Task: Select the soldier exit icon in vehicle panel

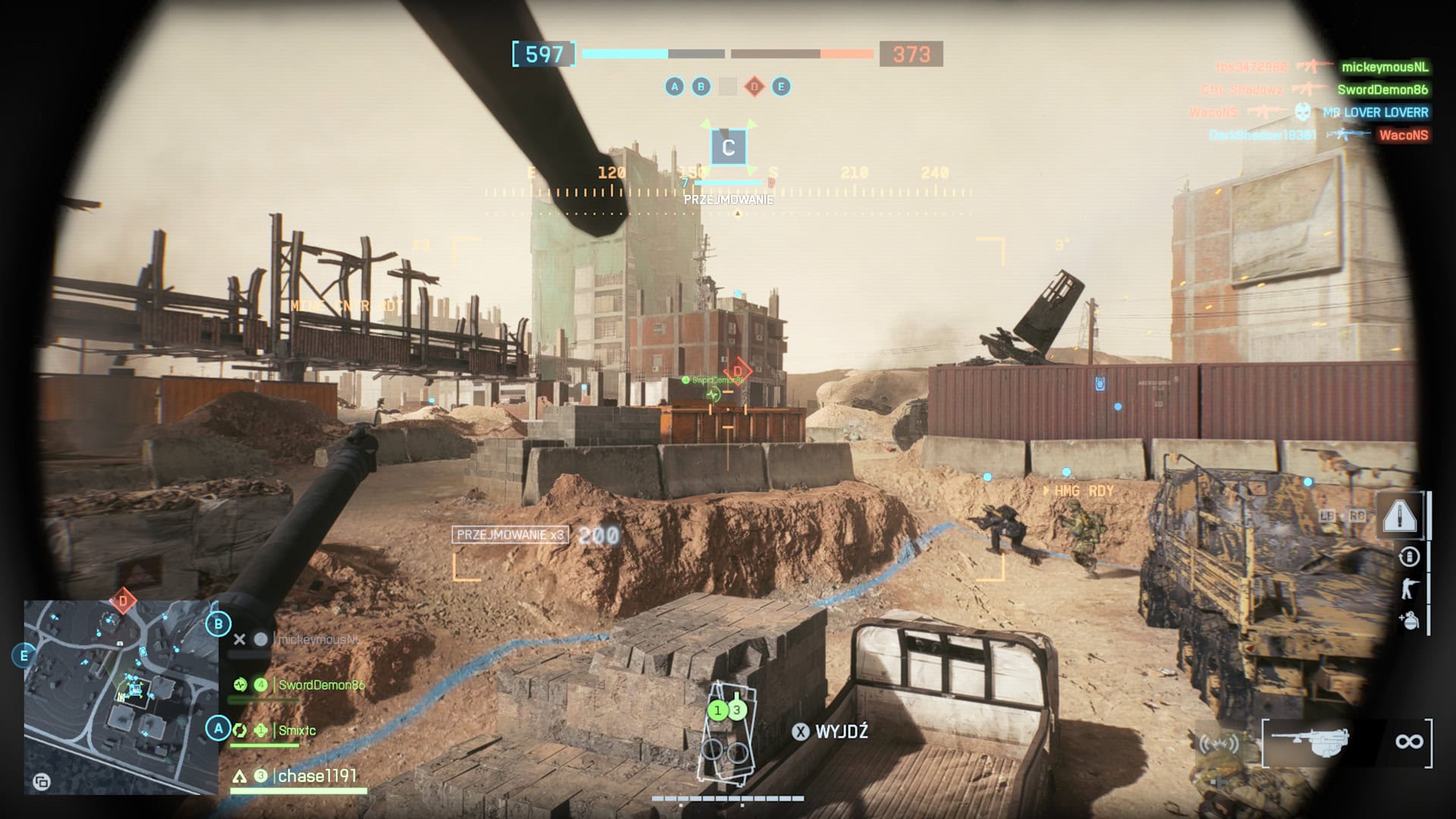Action: 1408,589
